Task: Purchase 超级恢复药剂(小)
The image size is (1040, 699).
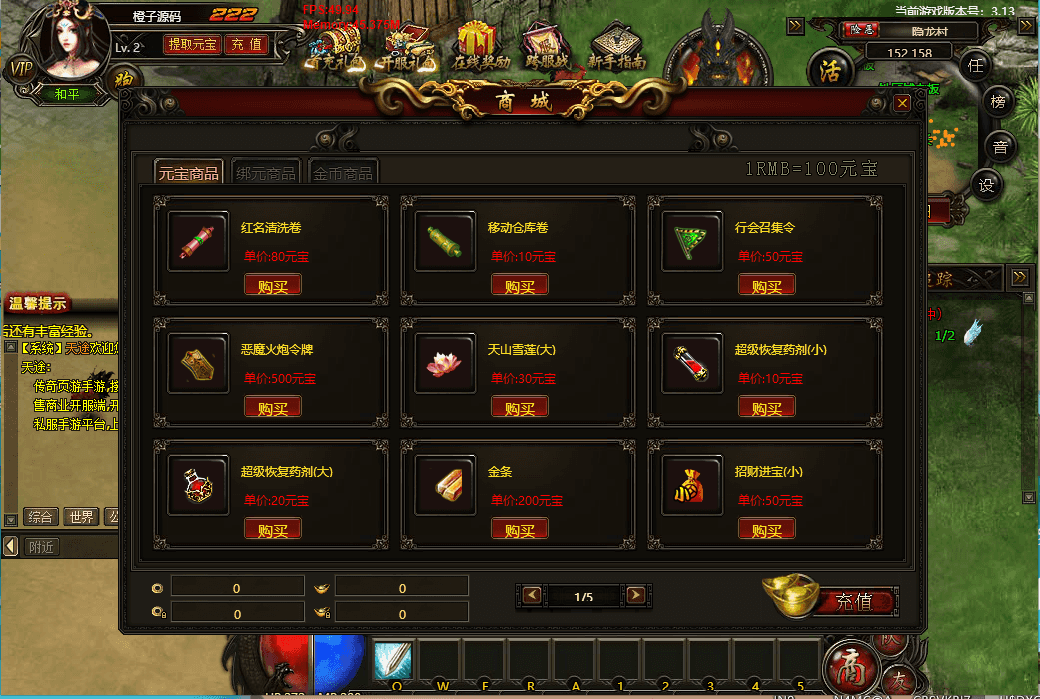Action: pos(766,408)
